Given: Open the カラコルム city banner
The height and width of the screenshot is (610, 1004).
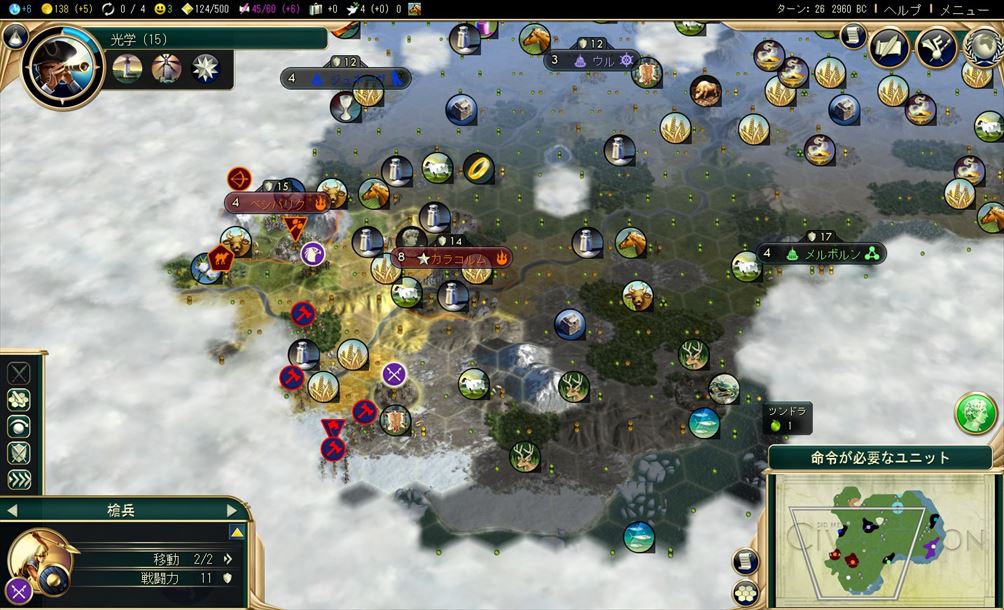Looking at the screenshot, I should coord(455,258).
